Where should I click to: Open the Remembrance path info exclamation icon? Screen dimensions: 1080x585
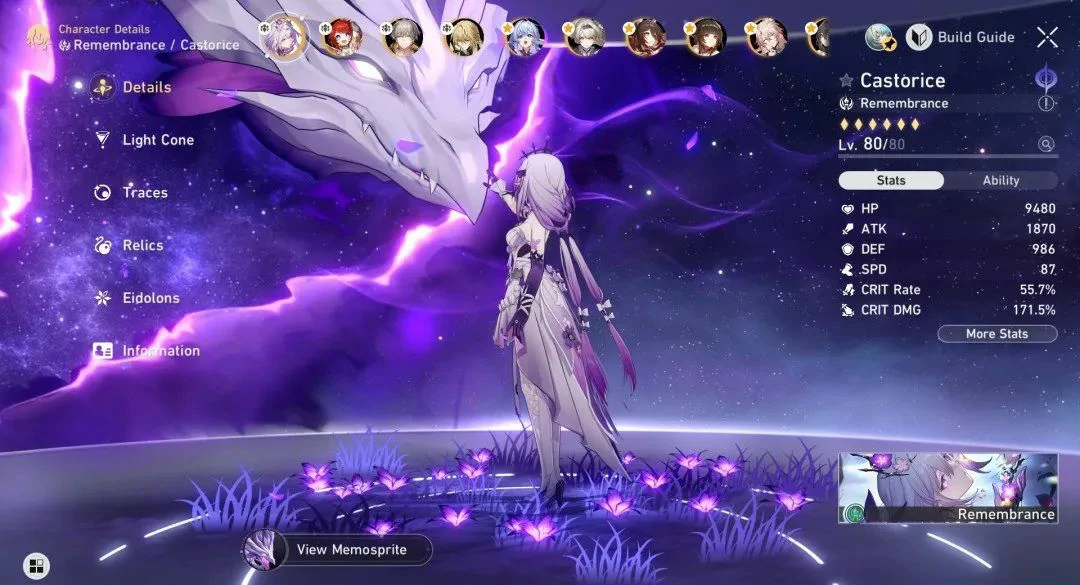coord(1046,103)
